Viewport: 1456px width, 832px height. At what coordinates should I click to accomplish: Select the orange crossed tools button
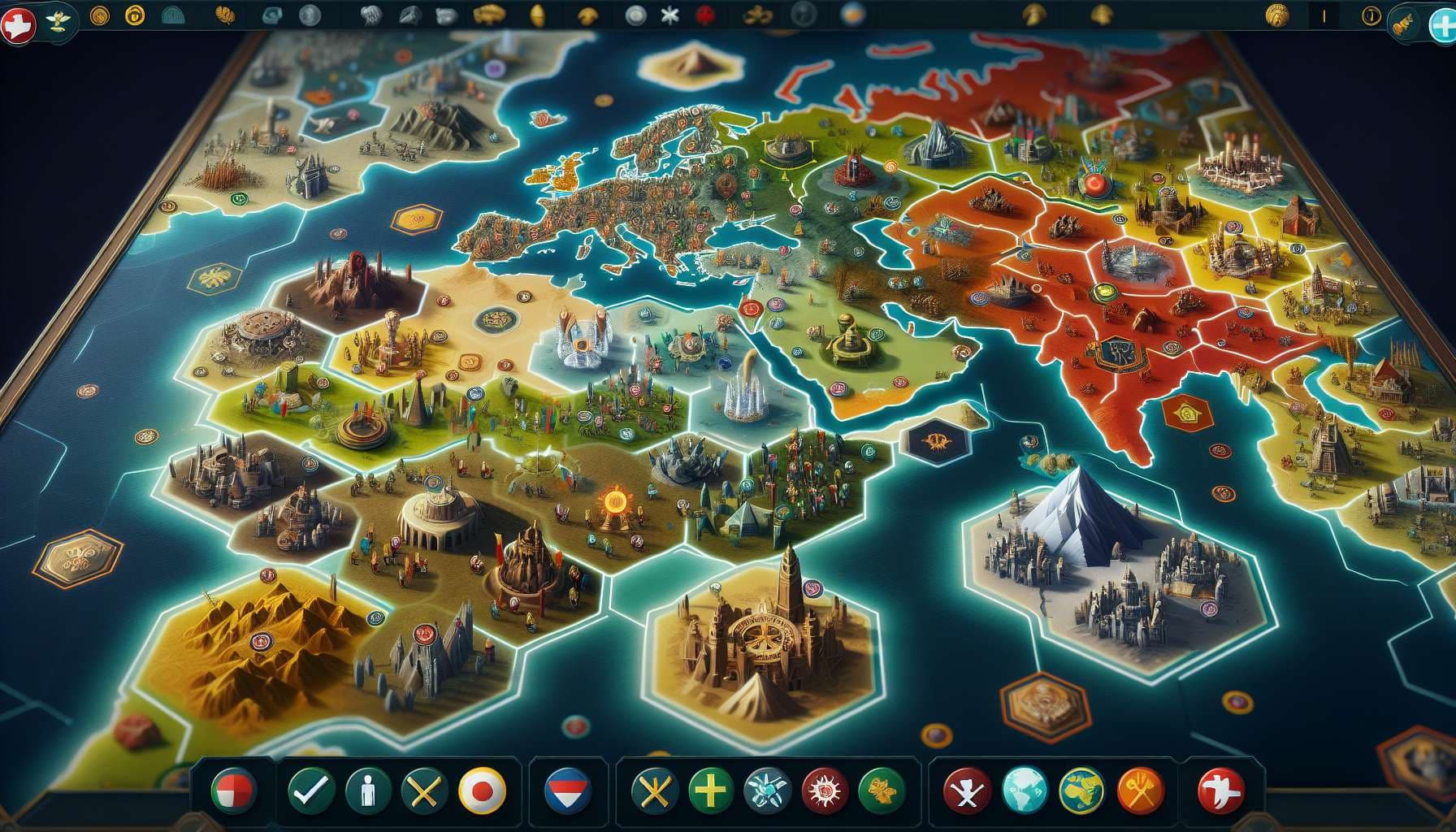click(1140, 789)
